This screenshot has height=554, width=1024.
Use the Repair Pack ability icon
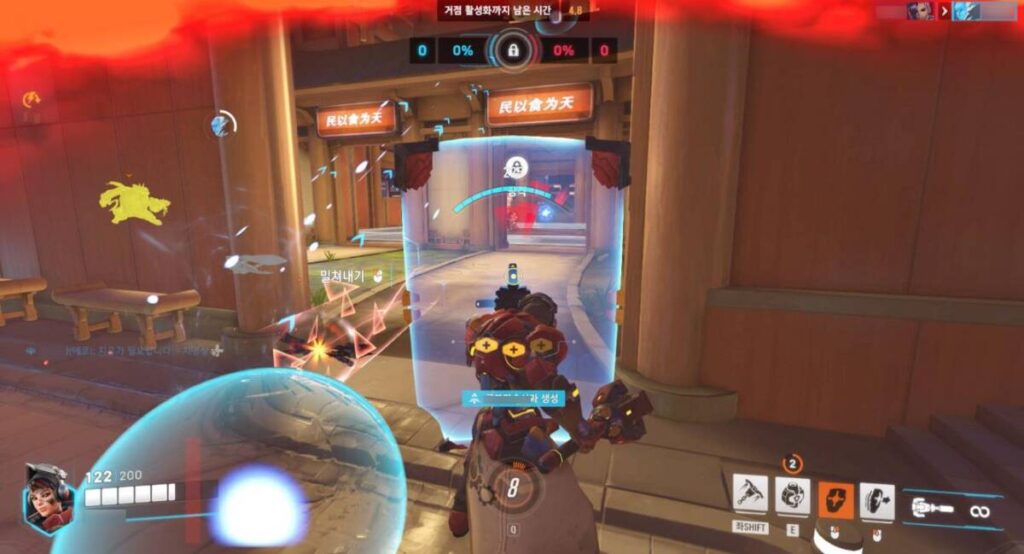click(x=793, y=496)
